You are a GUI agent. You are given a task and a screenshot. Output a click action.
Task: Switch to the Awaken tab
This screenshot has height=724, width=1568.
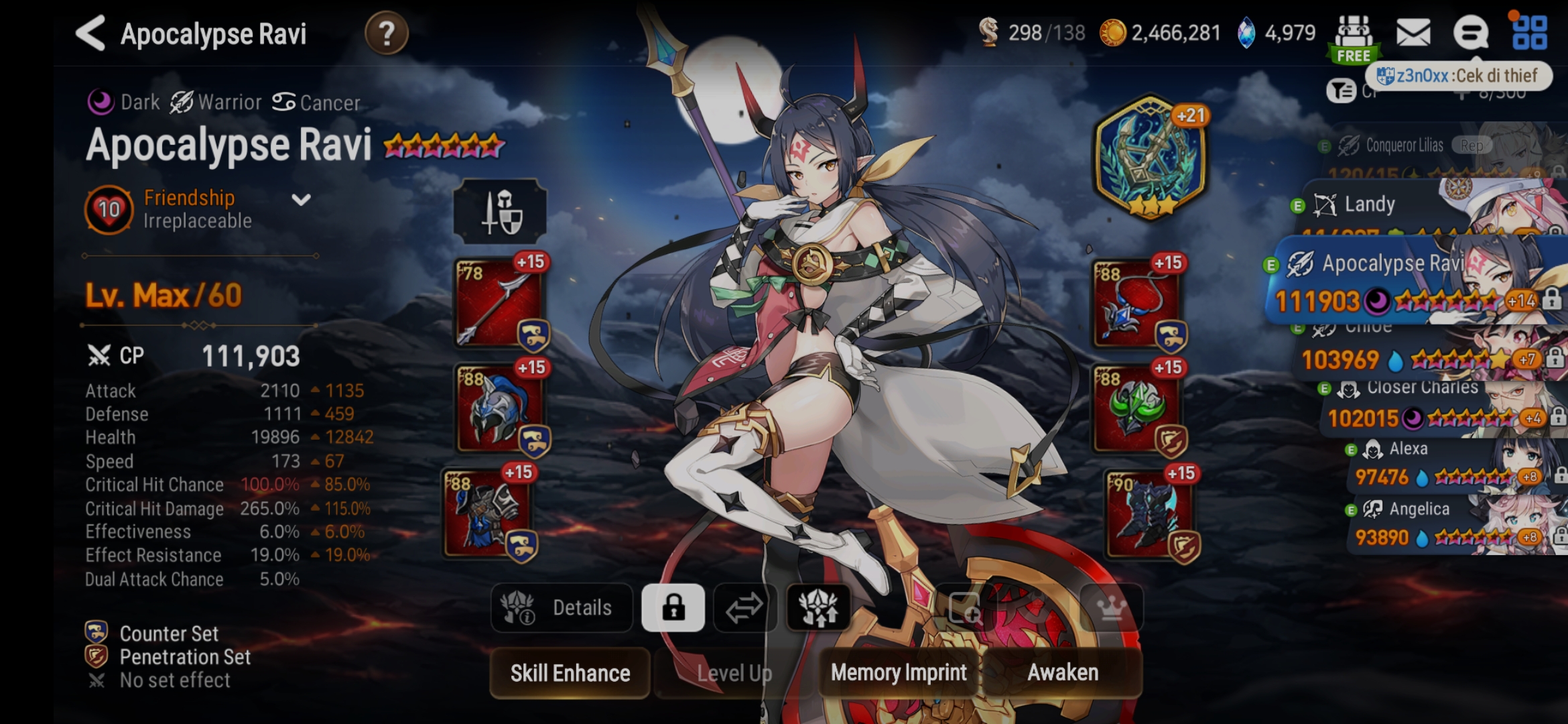pyautogui.click(x=1063, y=672)
